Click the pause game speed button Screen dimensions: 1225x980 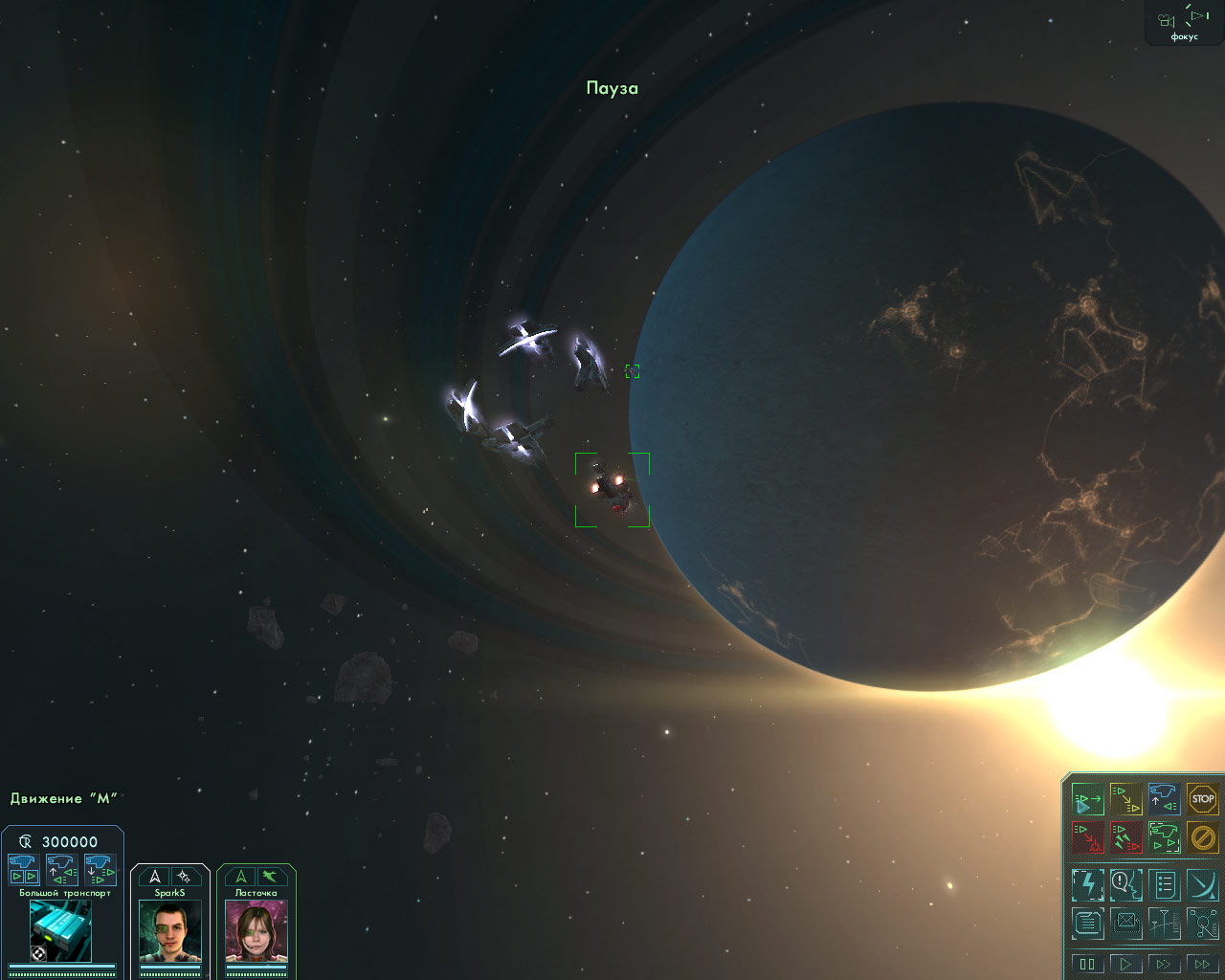pyautogui.click(x=1087, y=964)
